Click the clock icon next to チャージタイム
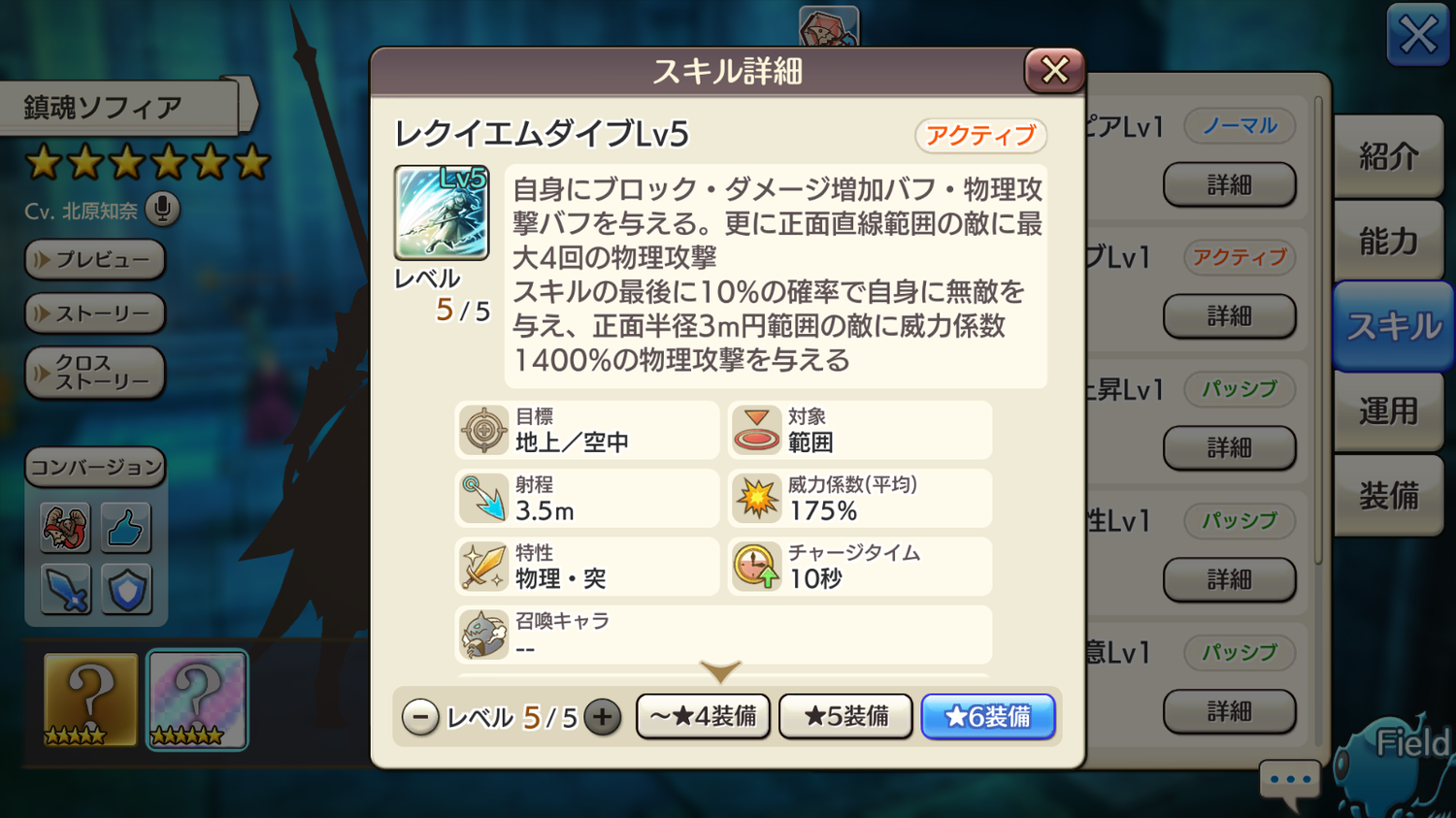 (755, 566)
